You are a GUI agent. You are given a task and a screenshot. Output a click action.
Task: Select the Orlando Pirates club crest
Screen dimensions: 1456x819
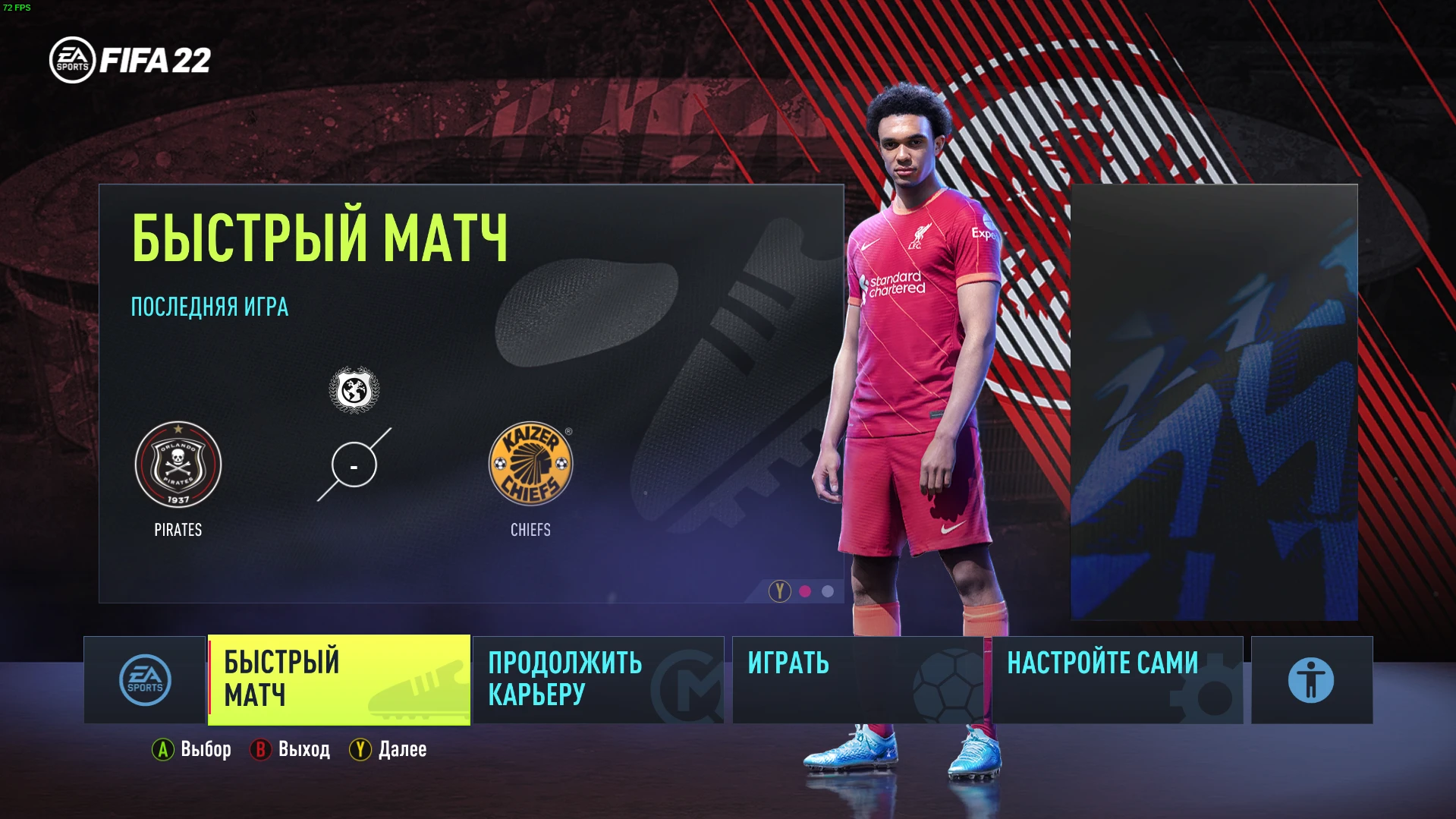[x=178, y=464]
